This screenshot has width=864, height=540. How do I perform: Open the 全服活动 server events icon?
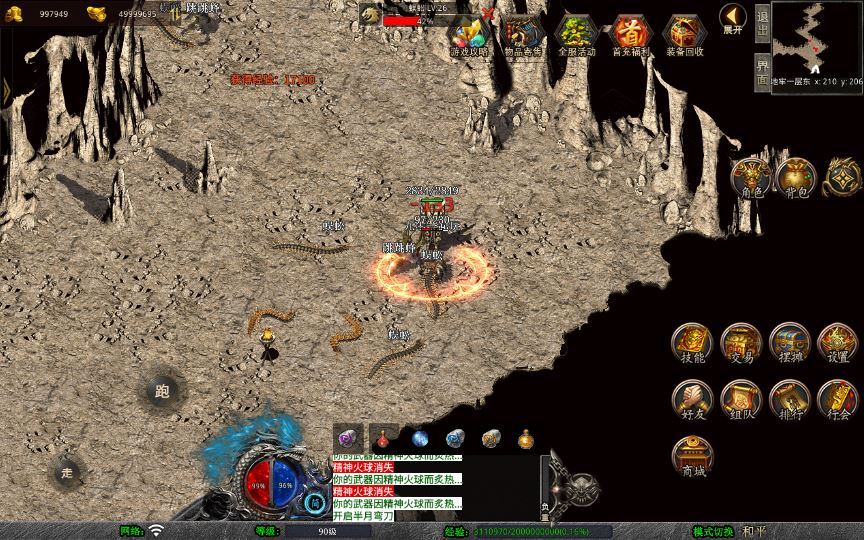tap(578, 36)
